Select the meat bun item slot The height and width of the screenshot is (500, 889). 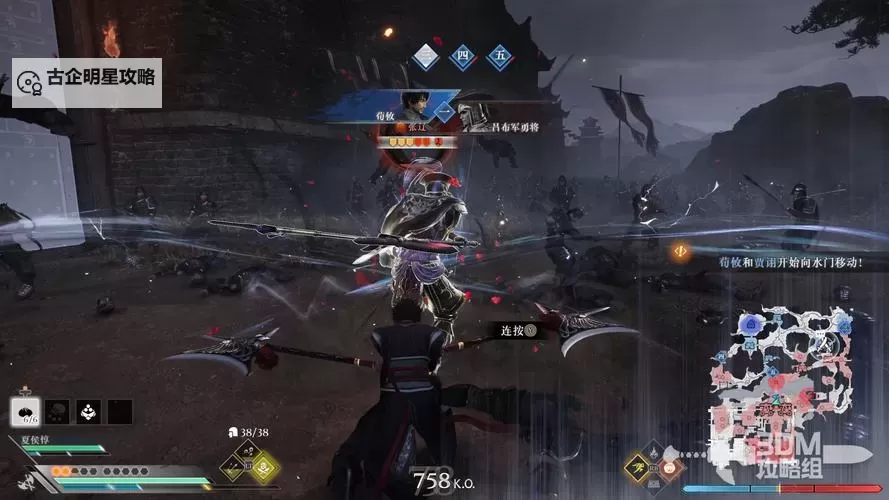[24, 410]
